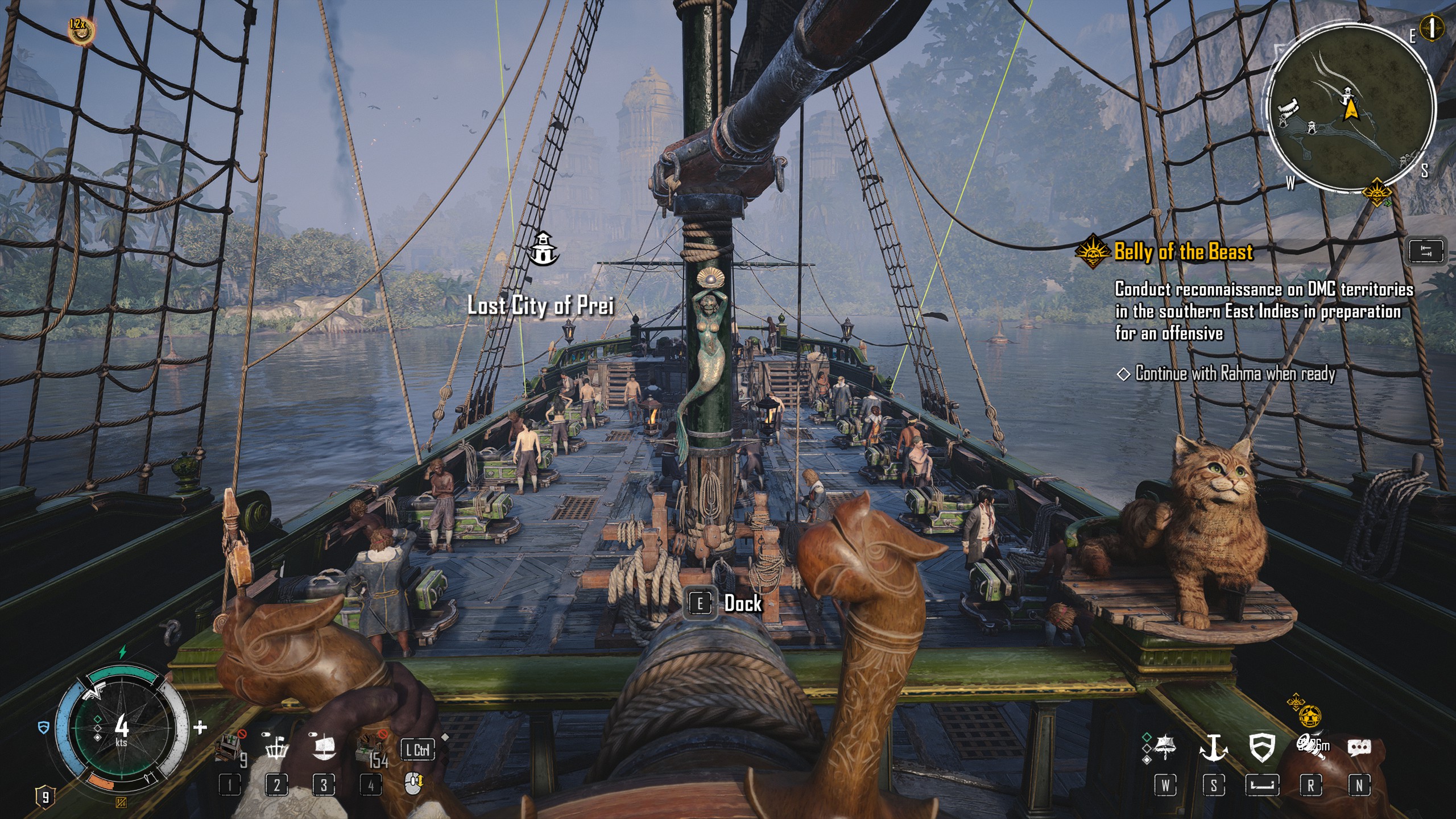
Task: Select the sailing ship icon in the hotbar
Action: [x=324, y=747]
